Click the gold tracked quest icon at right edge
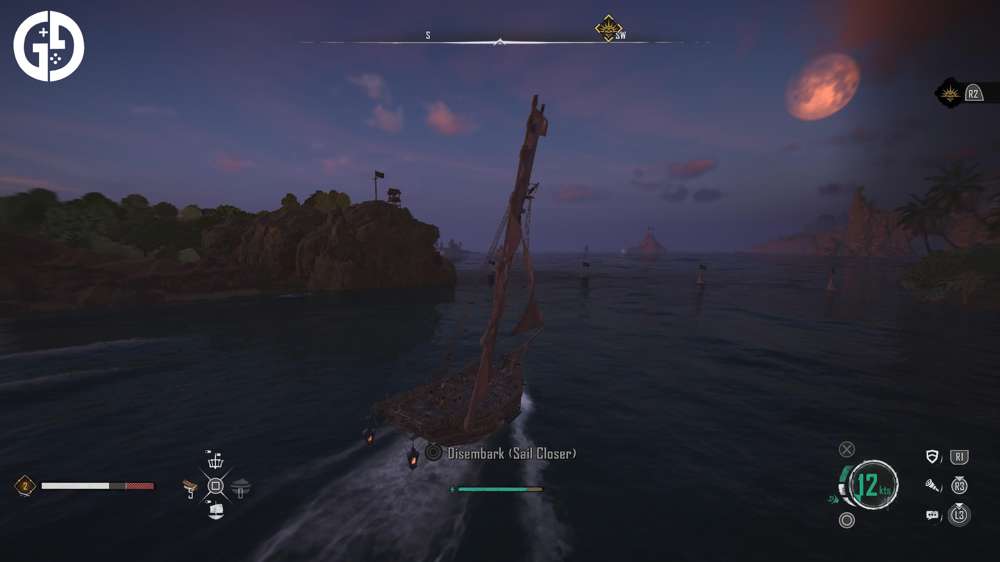This screenshot has width=1000, height=562. [949, 93]
